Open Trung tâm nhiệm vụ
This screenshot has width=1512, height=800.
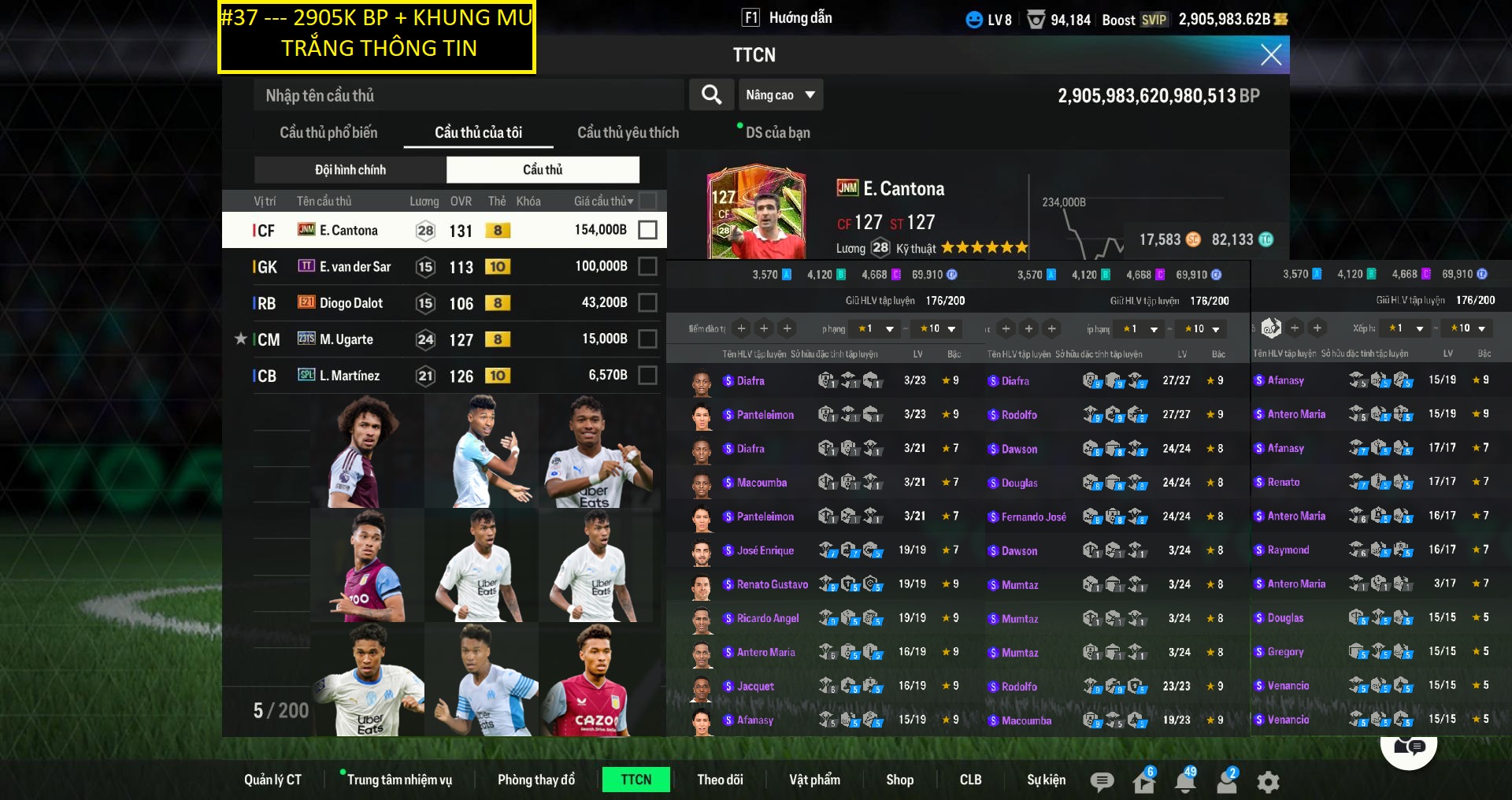pyautogui.click(x=399, y=780)
